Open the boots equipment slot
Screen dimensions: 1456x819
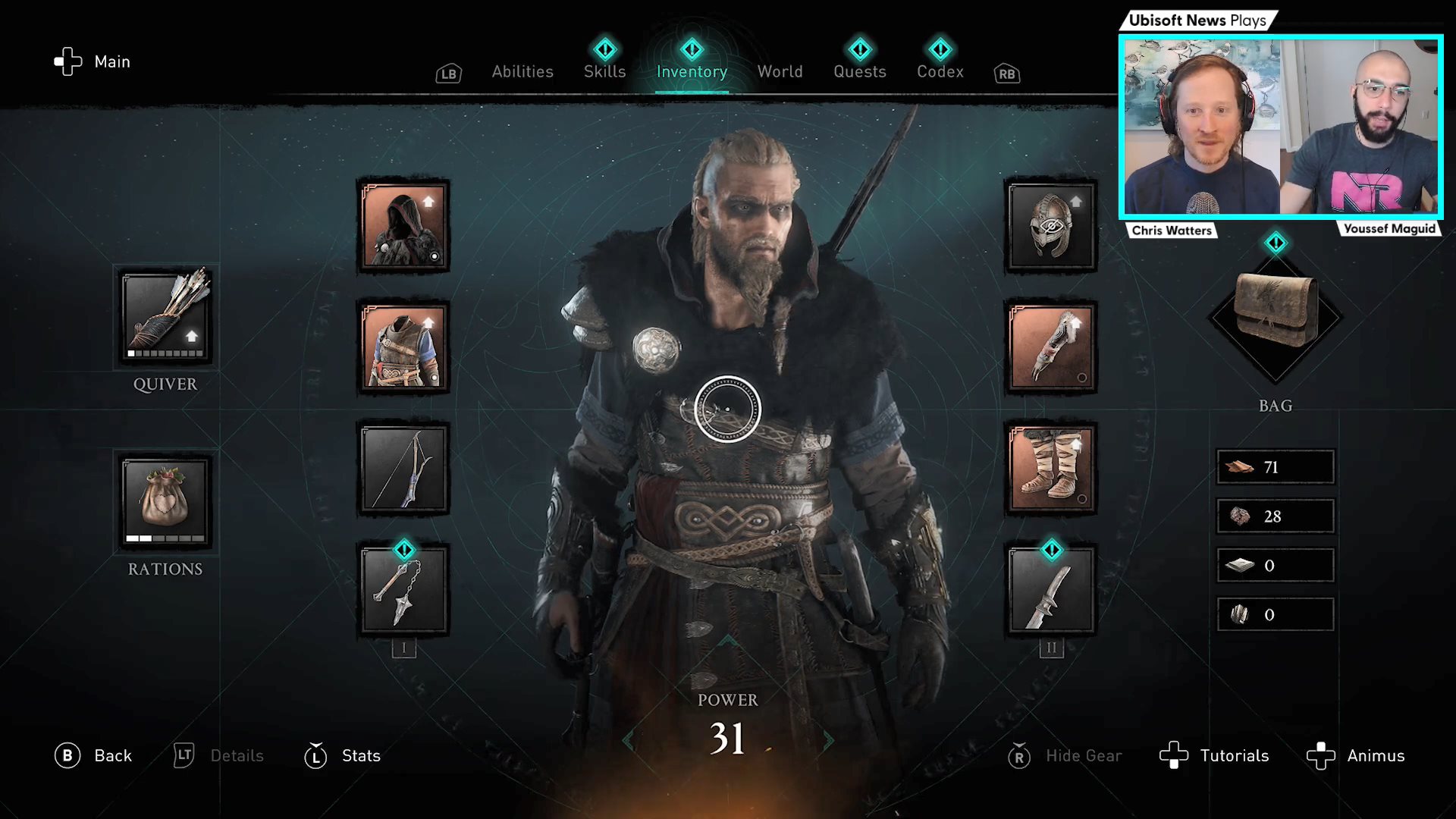pyautogui.click(x=1051, y=469)
